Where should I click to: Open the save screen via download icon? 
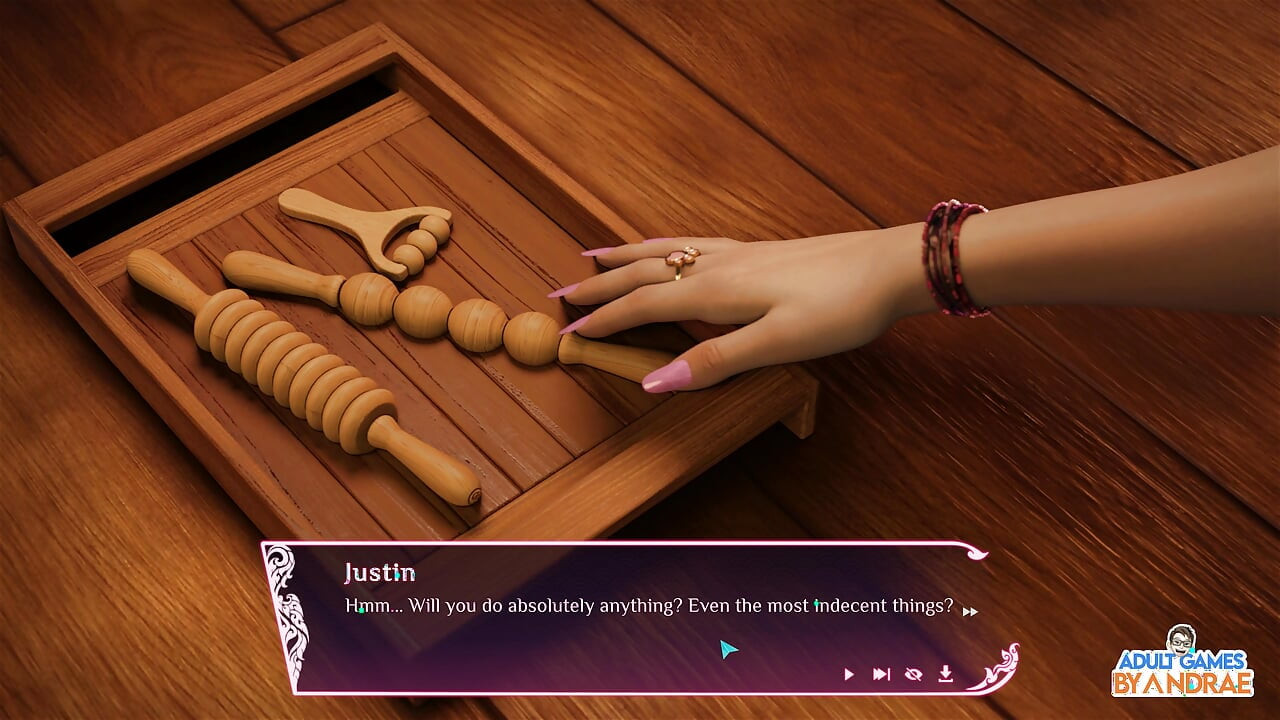(x=944, y=673)
